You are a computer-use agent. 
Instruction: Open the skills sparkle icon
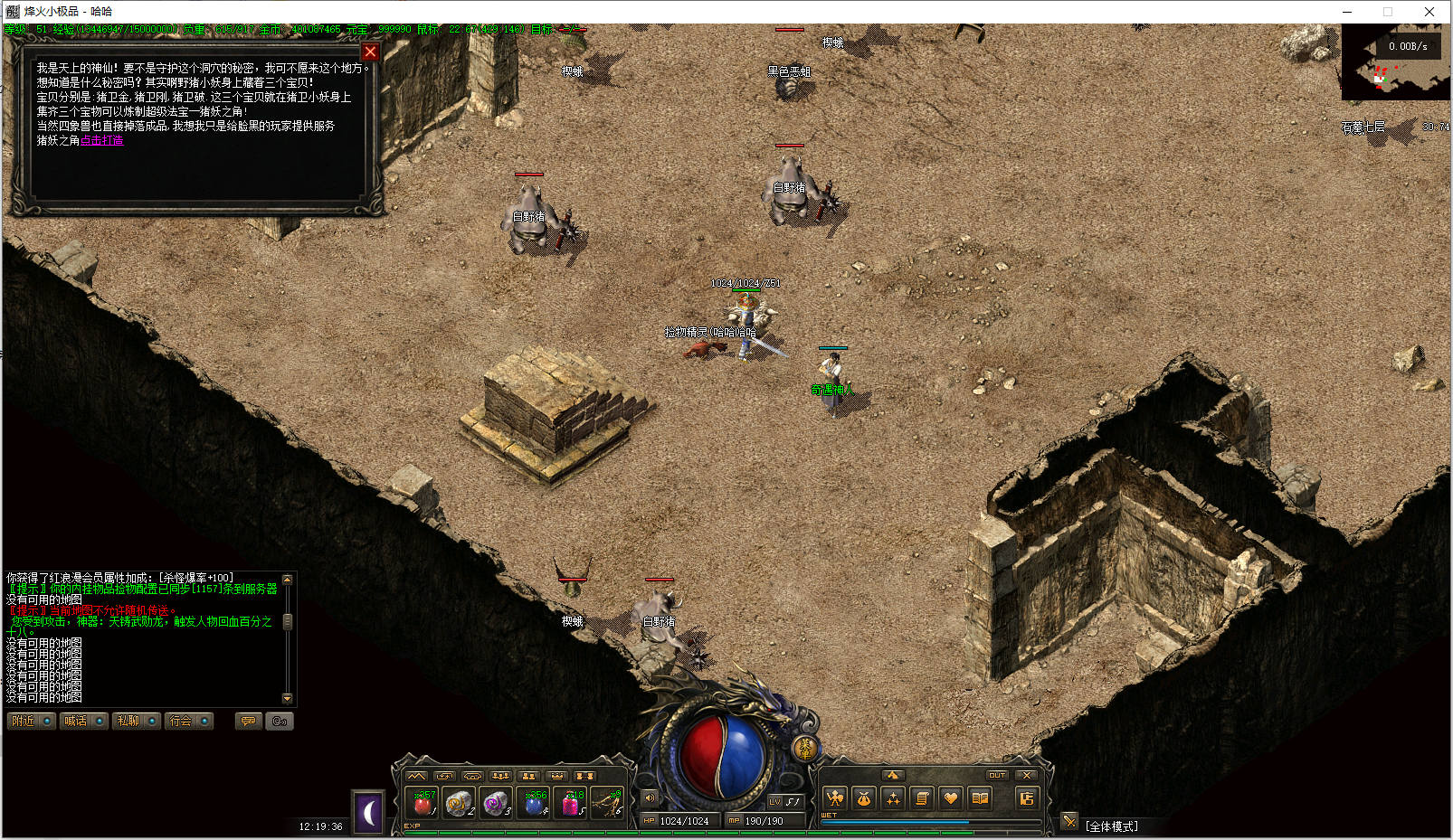[x=893, y=798]
